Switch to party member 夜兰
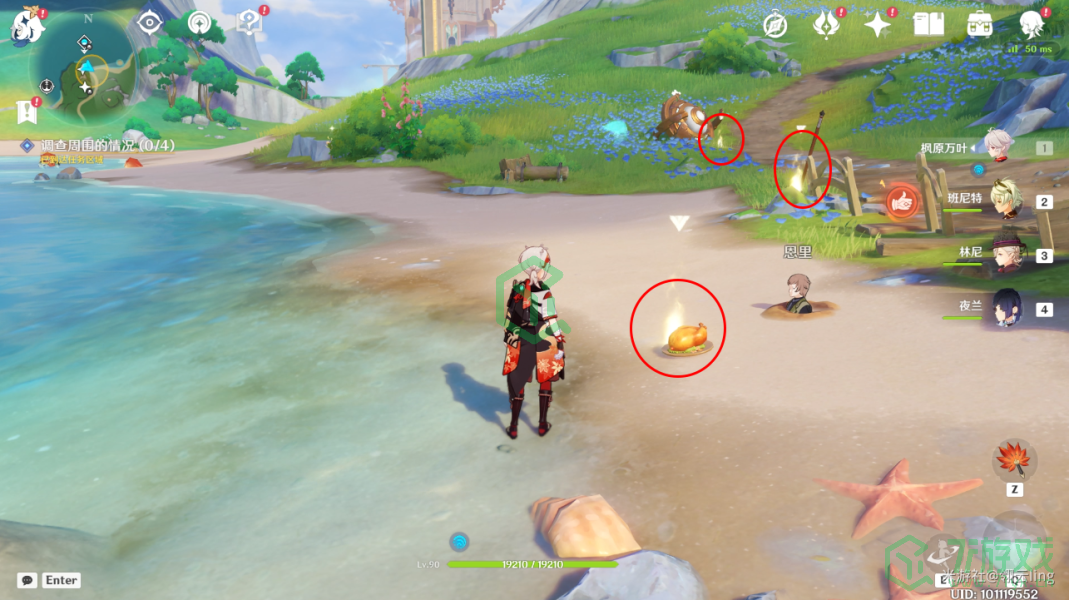 [x=1005, y=310]
